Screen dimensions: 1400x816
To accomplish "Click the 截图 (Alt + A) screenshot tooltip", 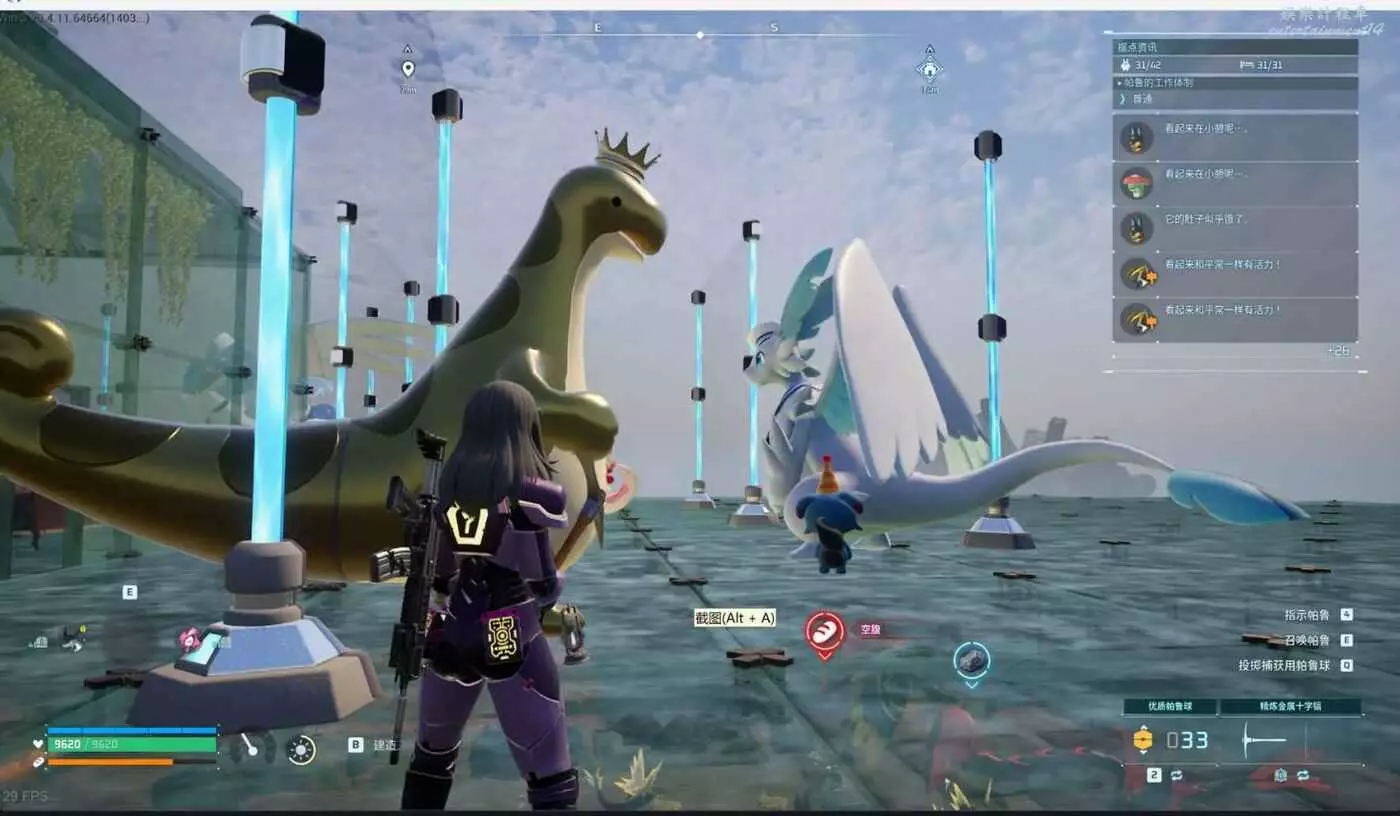I will (x=735, y=618).
